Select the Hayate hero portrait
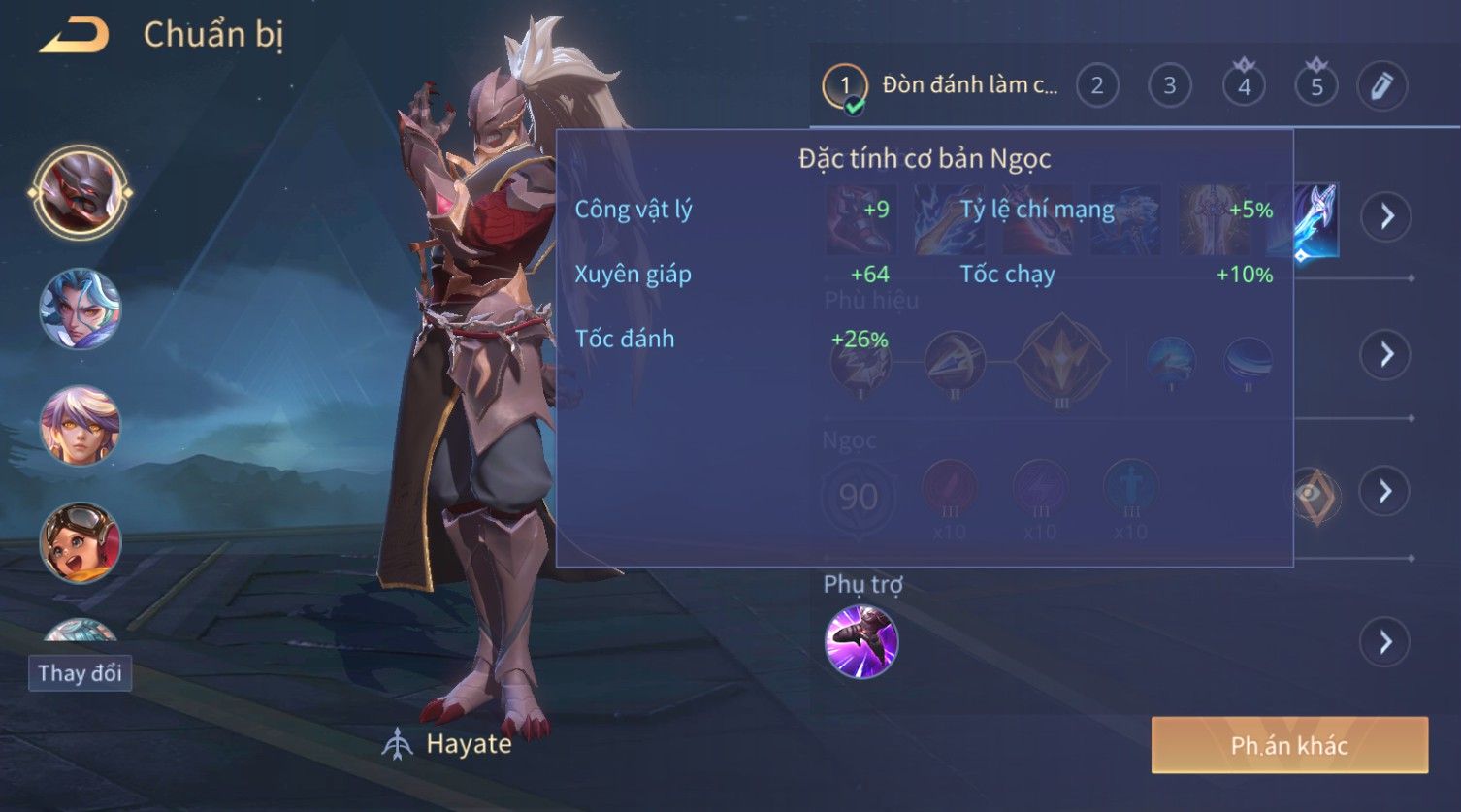 [x=80, y=192]
